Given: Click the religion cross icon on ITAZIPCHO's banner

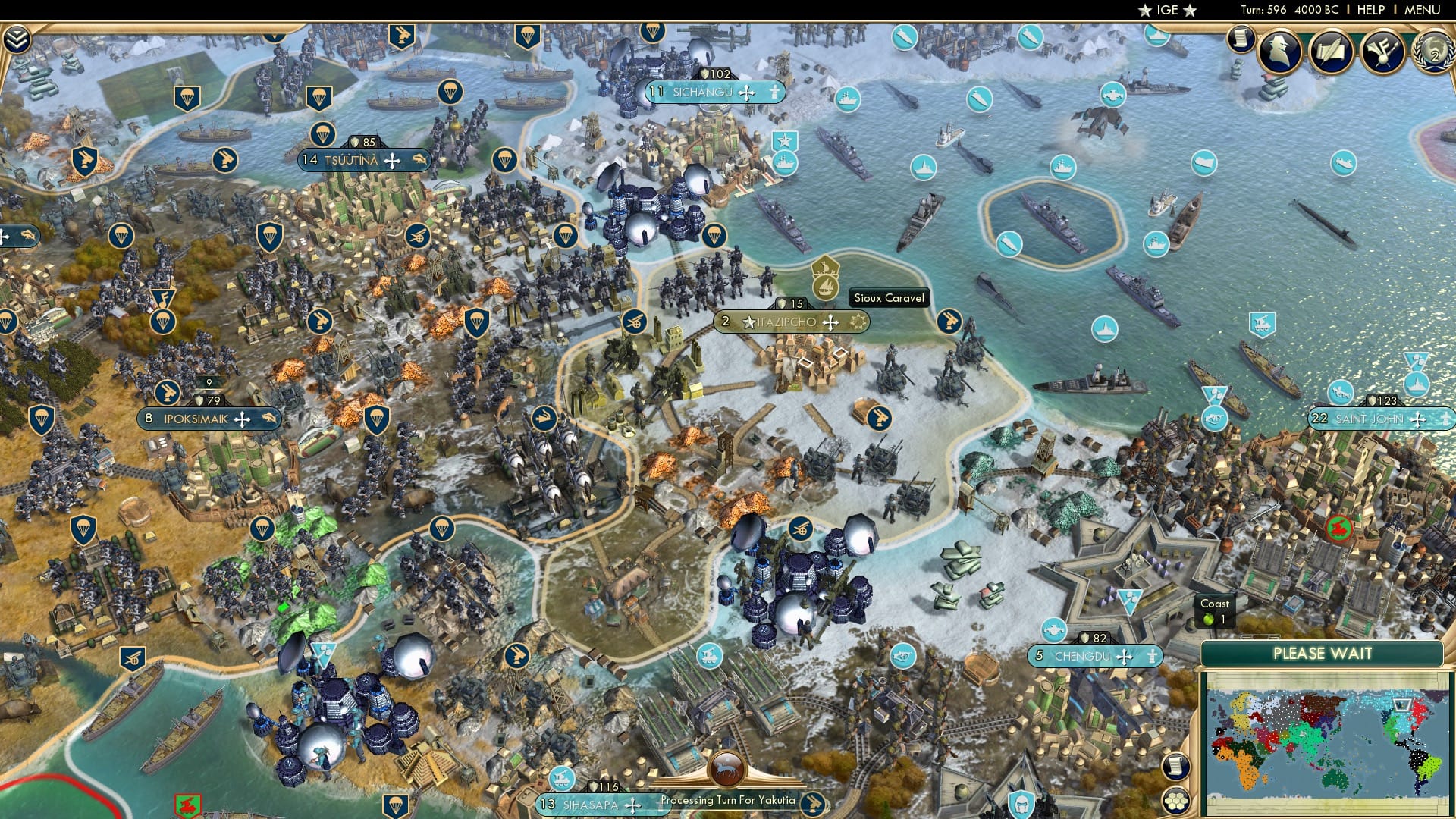Looking at the screenshot, I should coord(832,322).
